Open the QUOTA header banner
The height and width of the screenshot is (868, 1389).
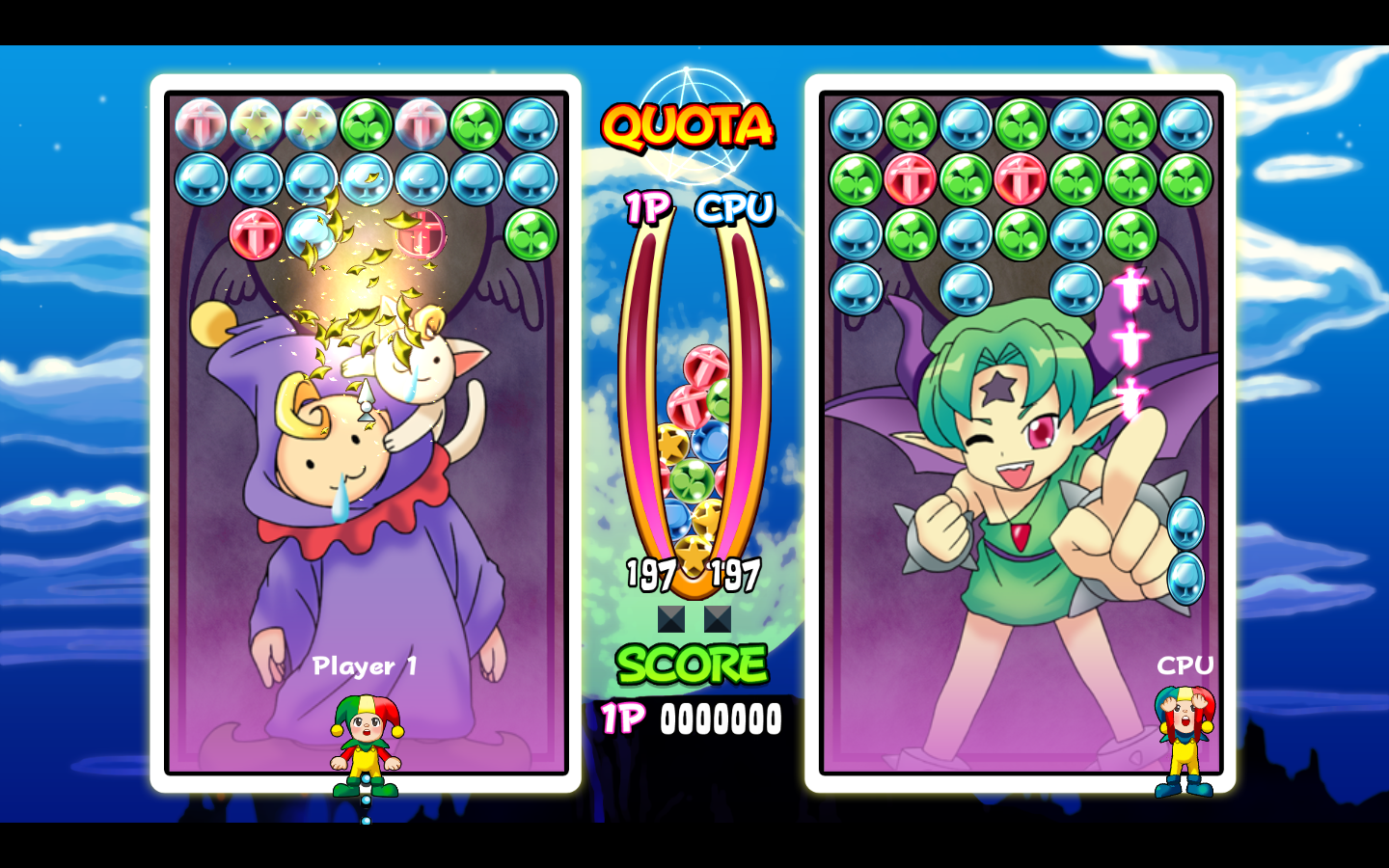point(687,125)
